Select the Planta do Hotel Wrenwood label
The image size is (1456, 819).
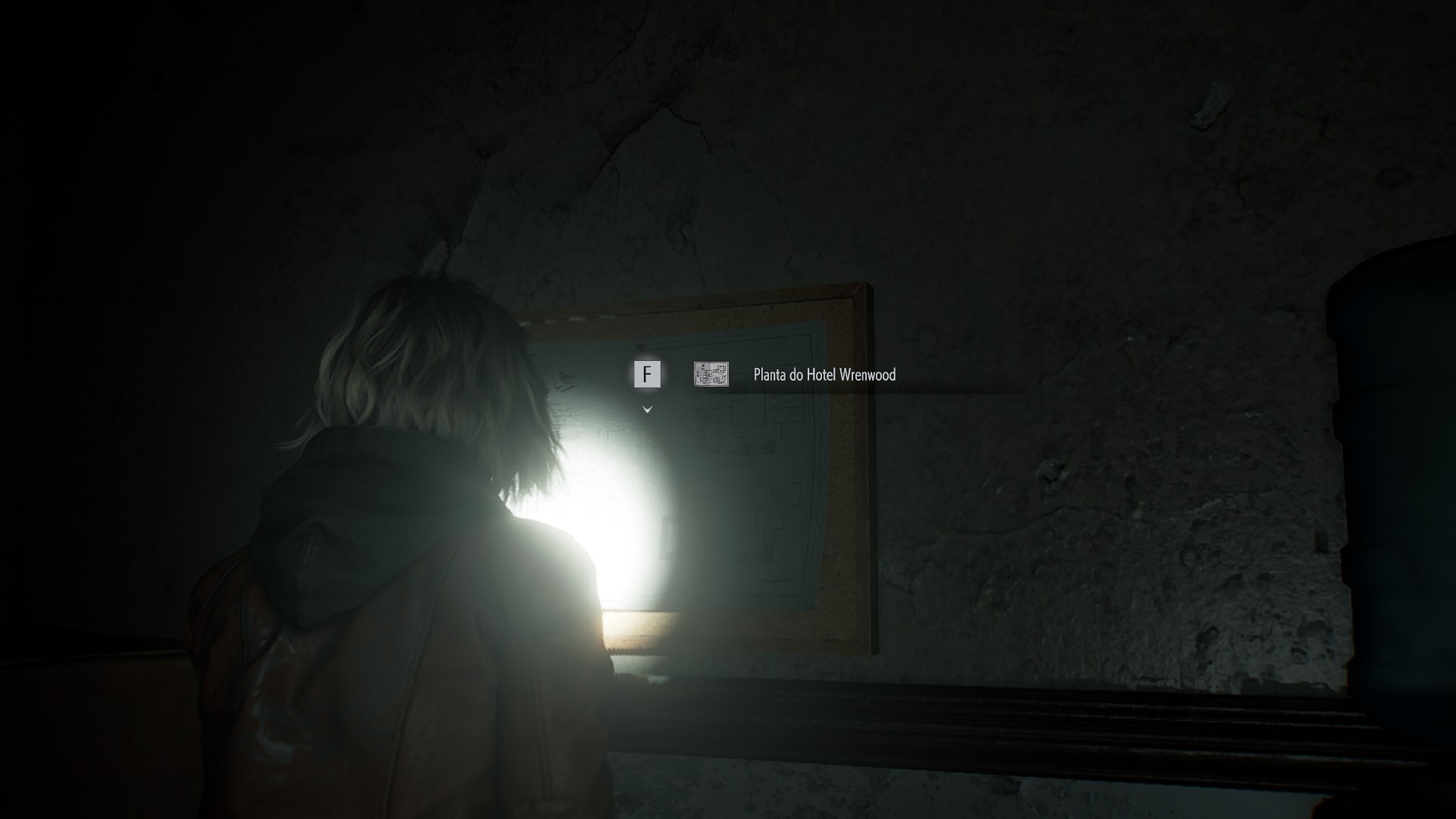tap(824, 375)
